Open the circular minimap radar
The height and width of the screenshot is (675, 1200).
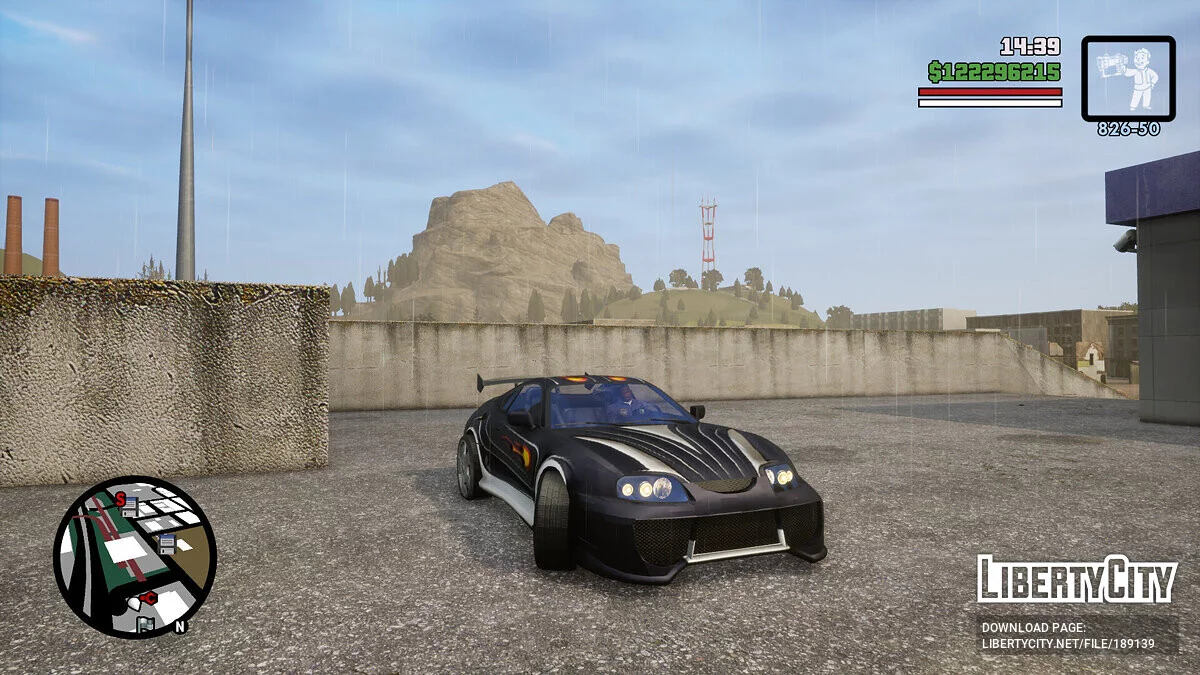135,556
